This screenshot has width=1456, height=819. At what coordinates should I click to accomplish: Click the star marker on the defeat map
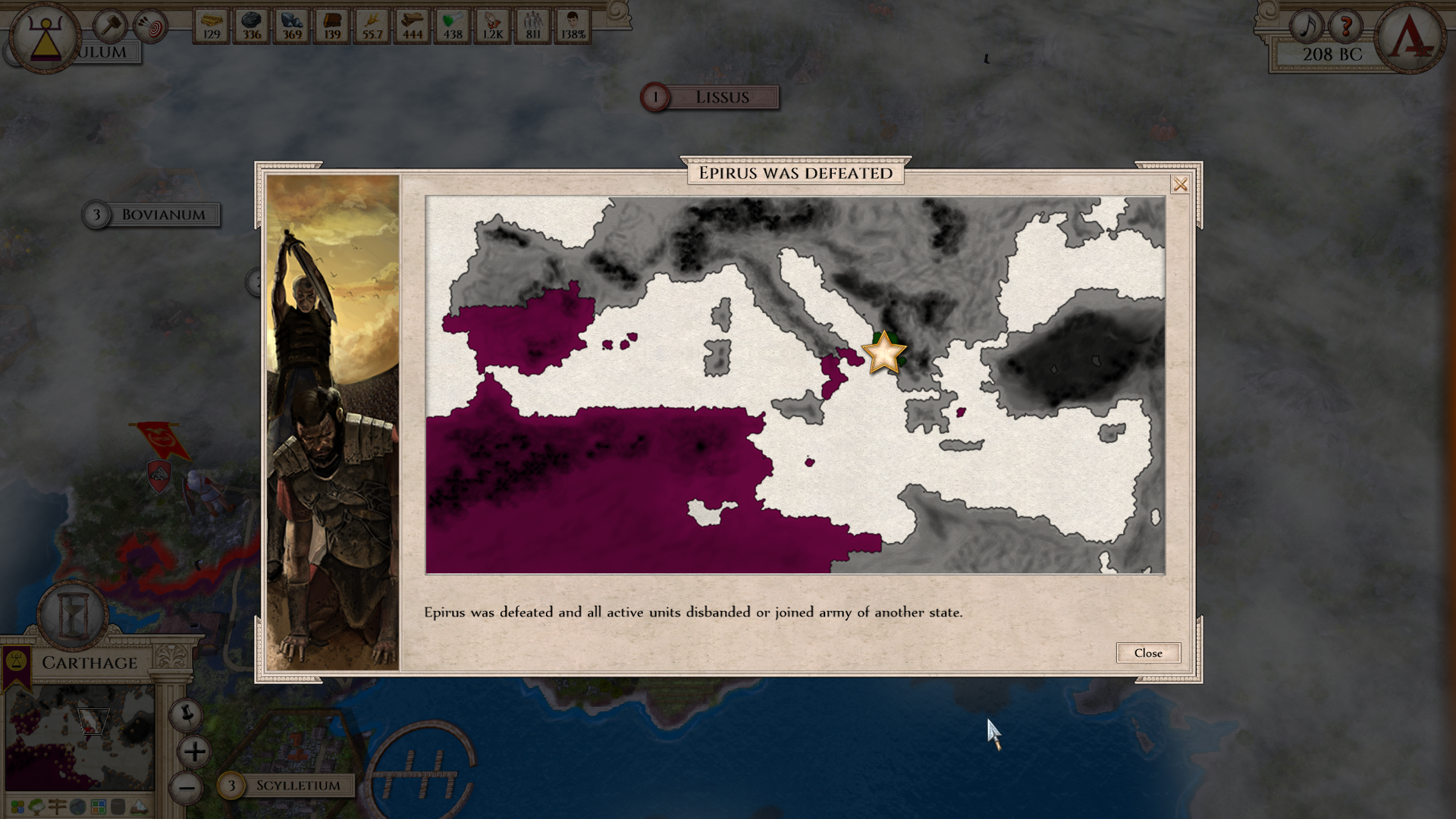coord(883,353)
